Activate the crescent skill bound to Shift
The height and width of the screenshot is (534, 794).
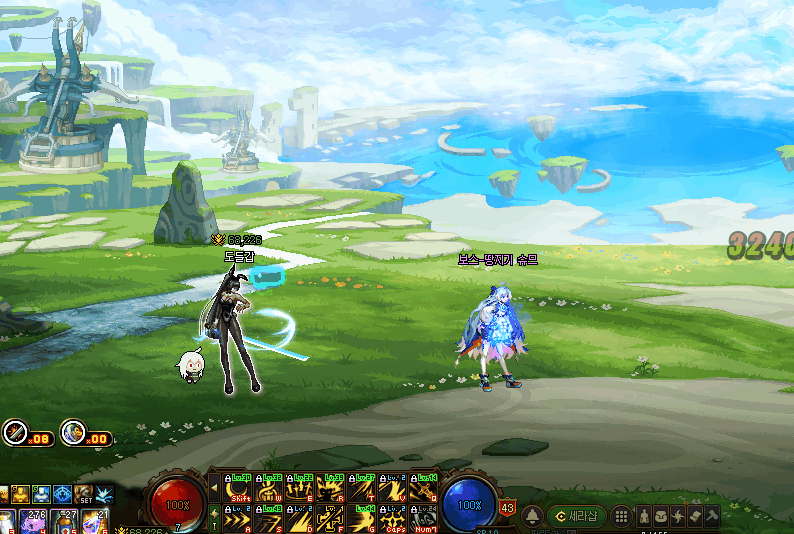240,488
